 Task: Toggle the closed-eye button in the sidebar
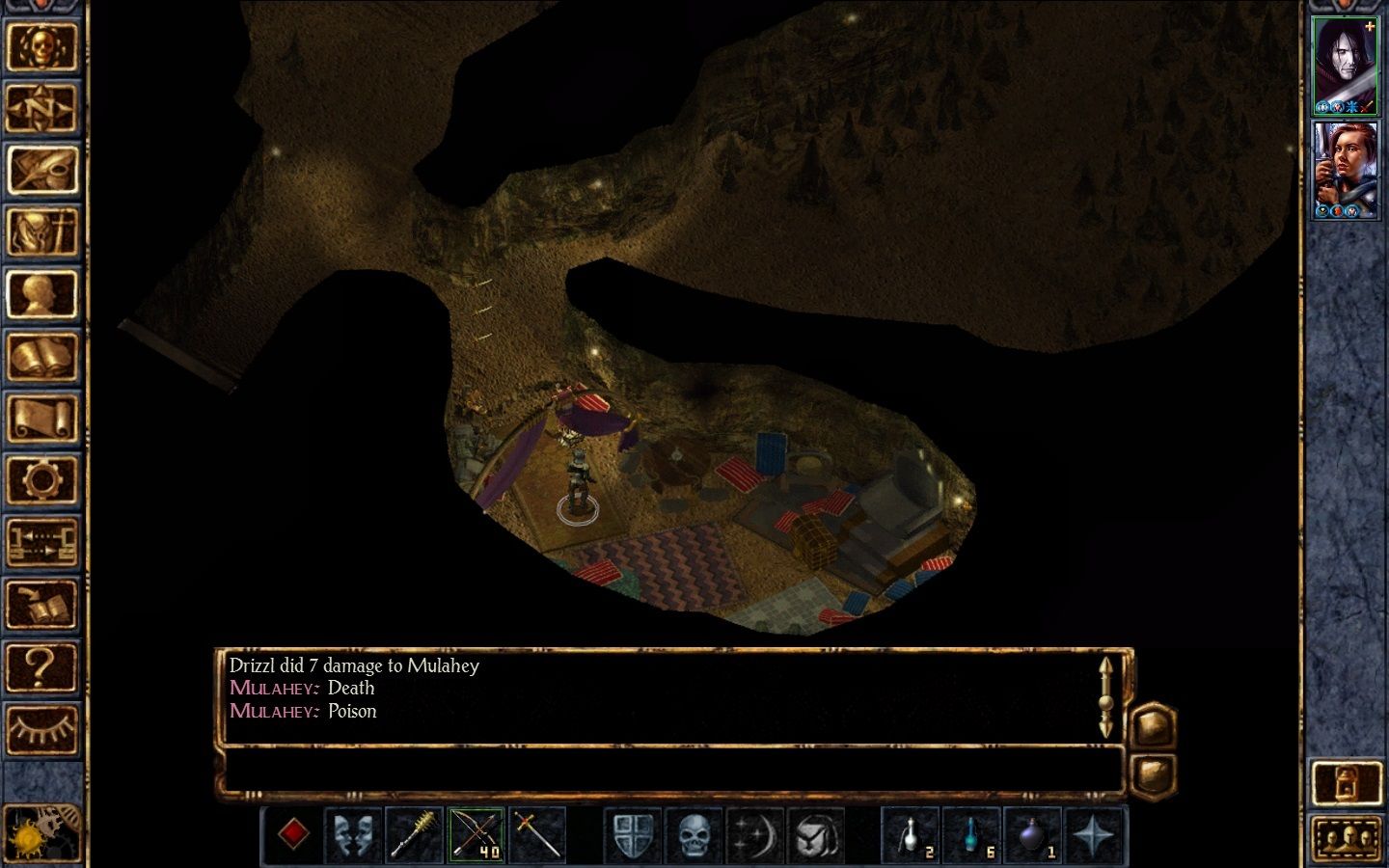coord(41,728)
